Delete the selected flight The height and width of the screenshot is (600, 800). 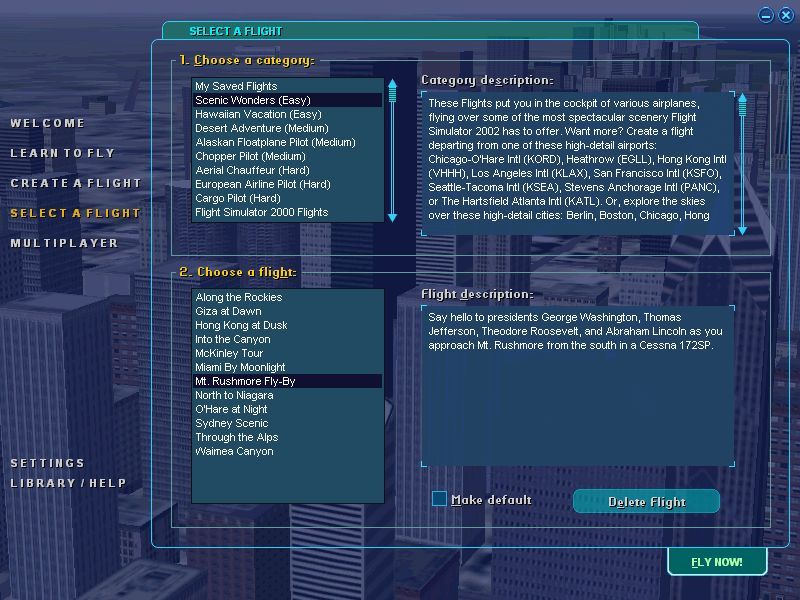(x=646, y=502)
